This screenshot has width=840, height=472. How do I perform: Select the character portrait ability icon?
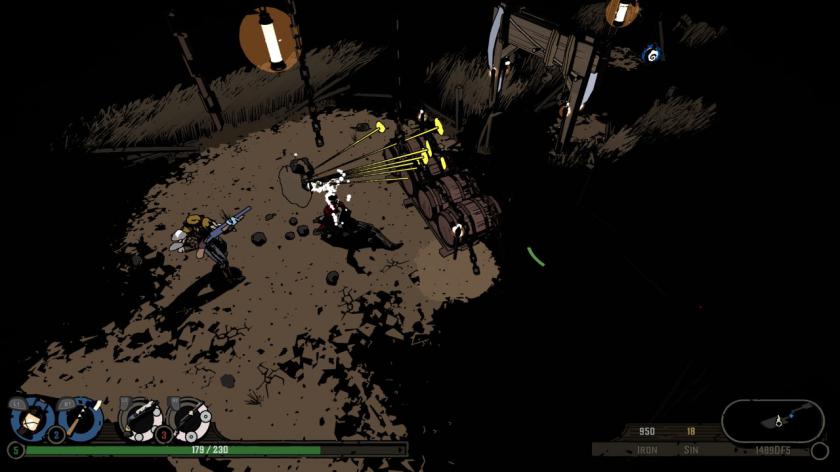pyautogui.click(x=32, y=420)
